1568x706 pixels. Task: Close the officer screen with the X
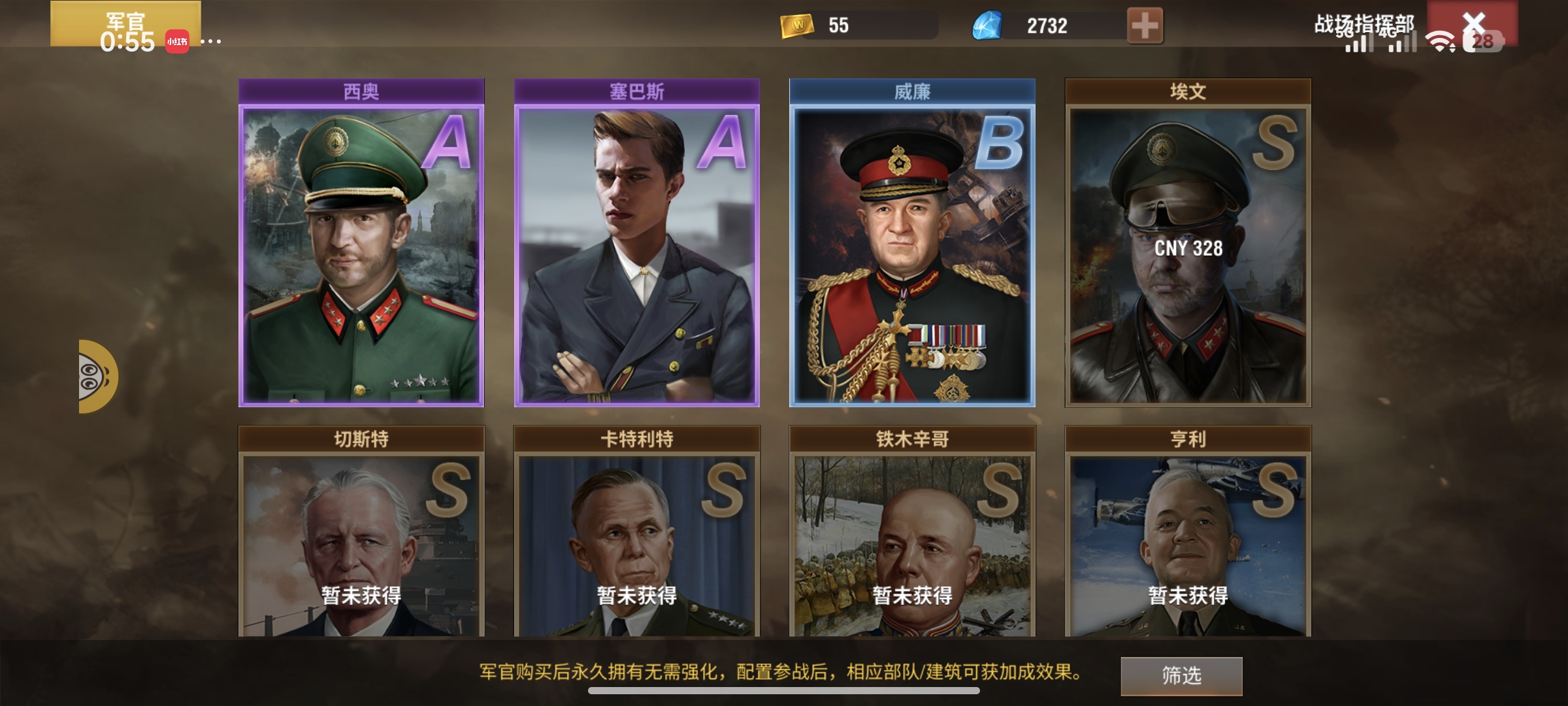tap(1474, 24)
